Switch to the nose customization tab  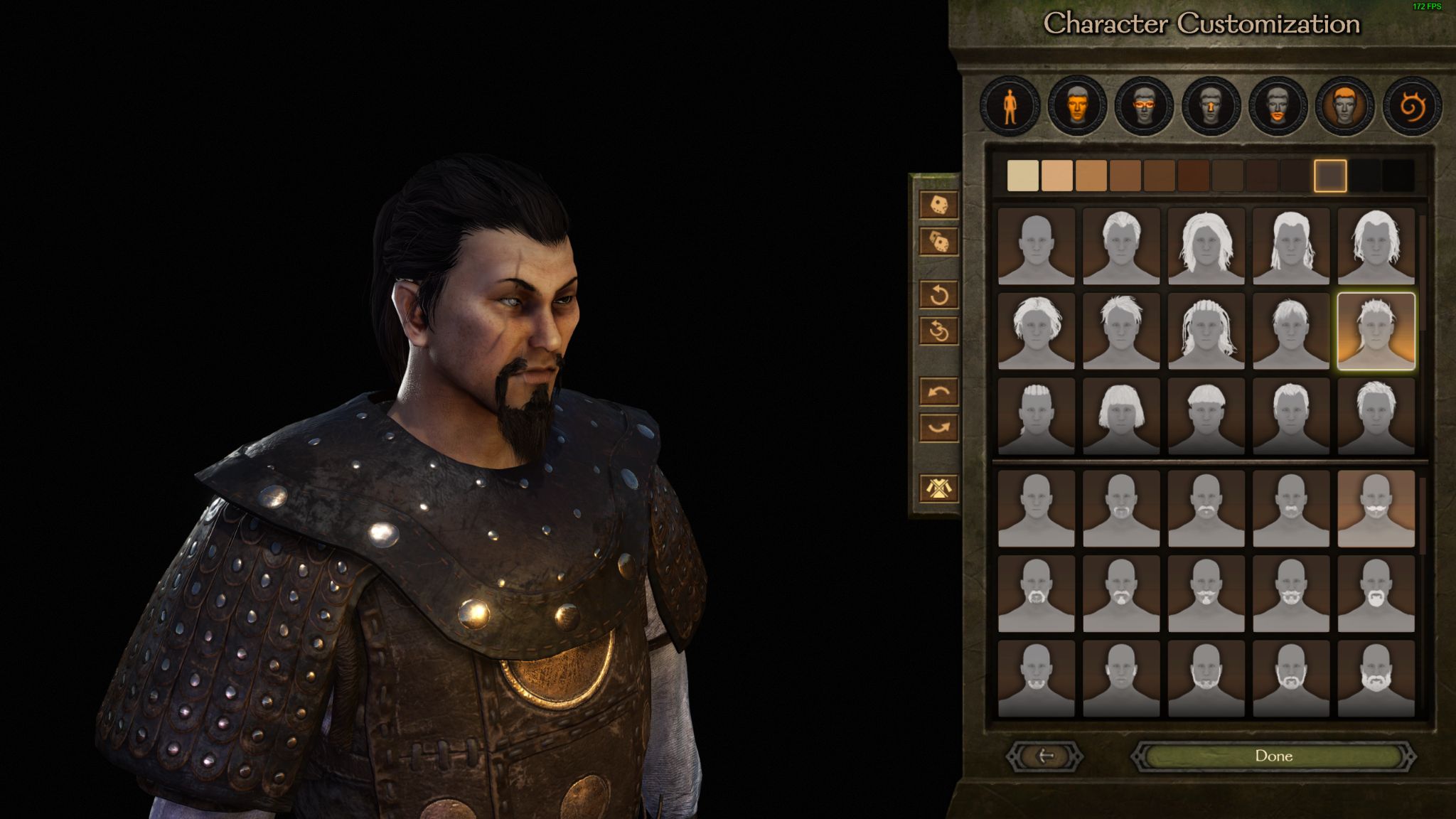click(1211, 107)
